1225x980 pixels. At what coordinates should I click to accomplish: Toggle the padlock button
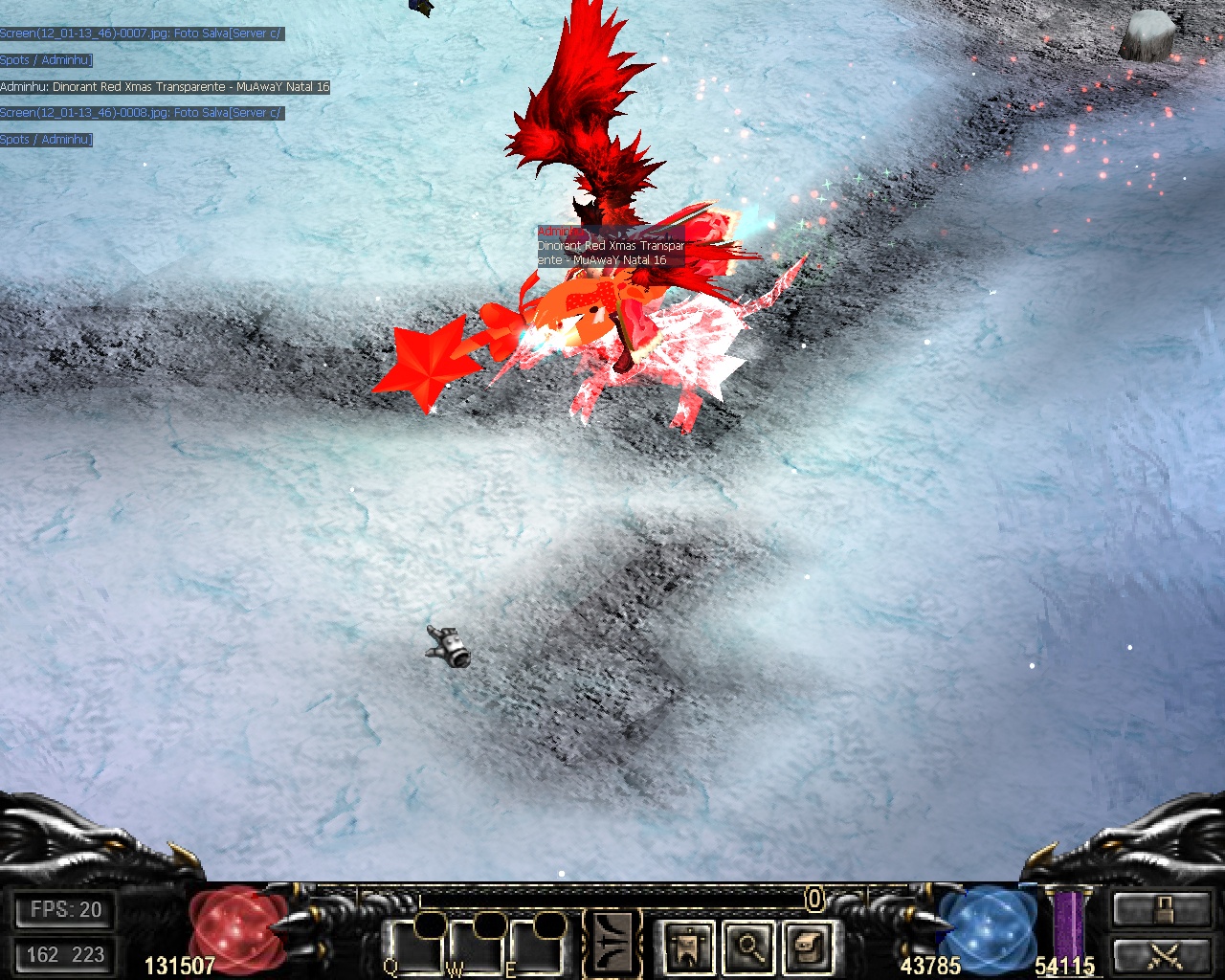pos(1162,909)
